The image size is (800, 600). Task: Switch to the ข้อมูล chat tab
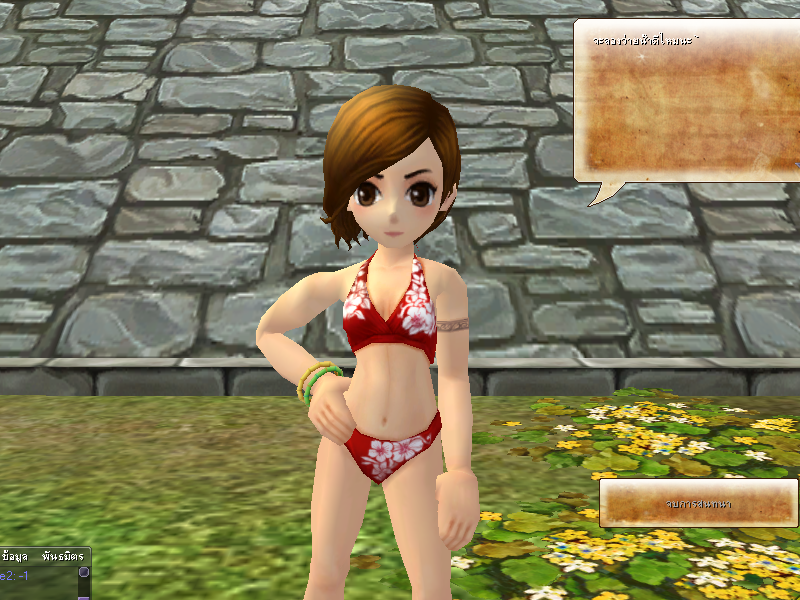coord(16,555)
